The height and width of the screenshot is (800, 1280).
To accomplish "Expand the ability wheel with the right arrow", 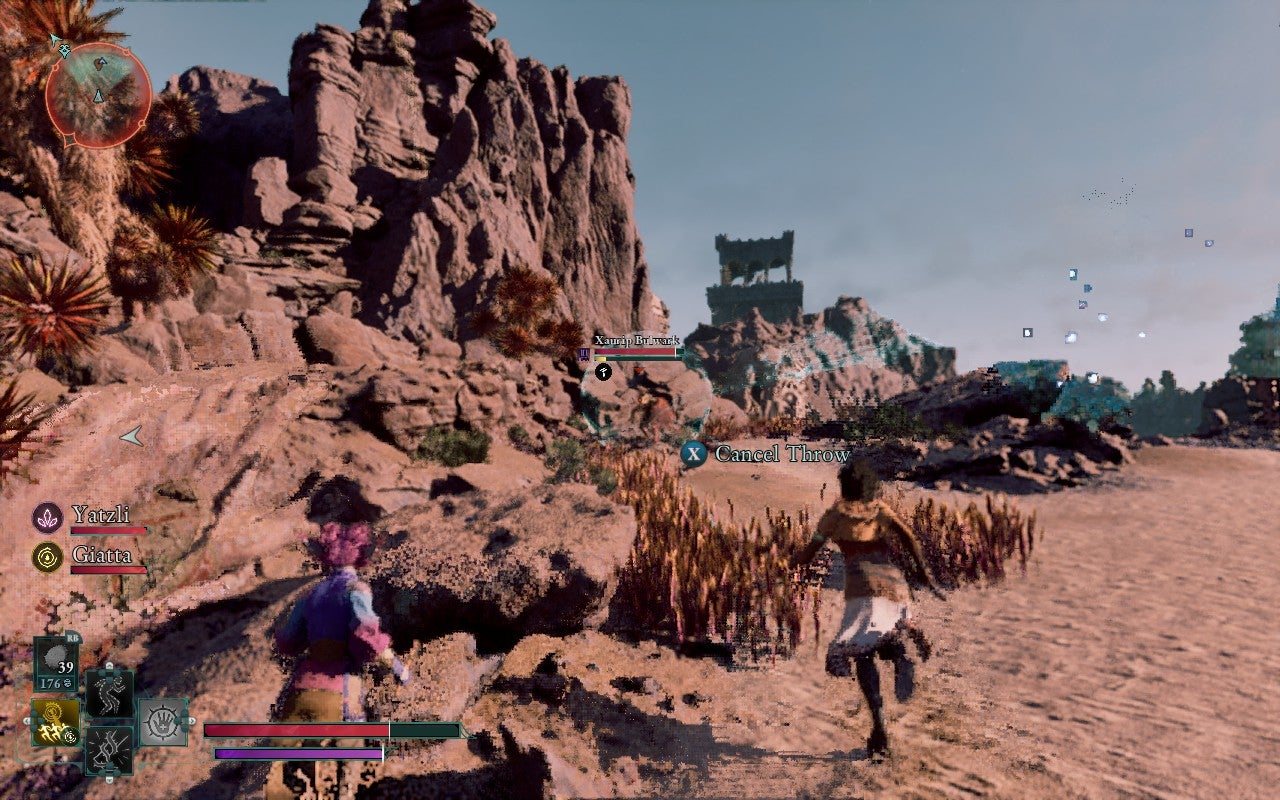I will [x=192, y=720].
